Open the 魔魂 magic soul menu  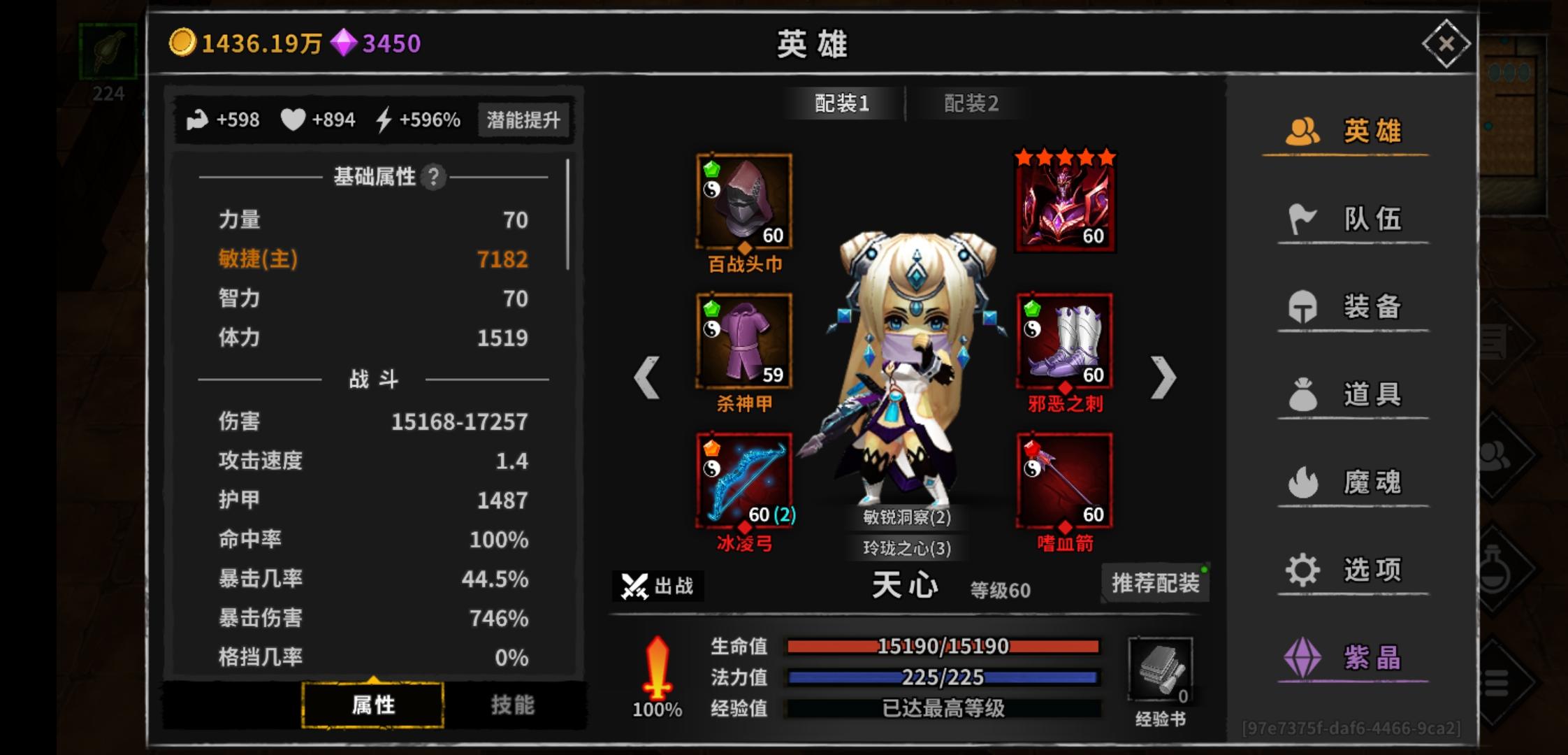click(x=1351, y=481)
